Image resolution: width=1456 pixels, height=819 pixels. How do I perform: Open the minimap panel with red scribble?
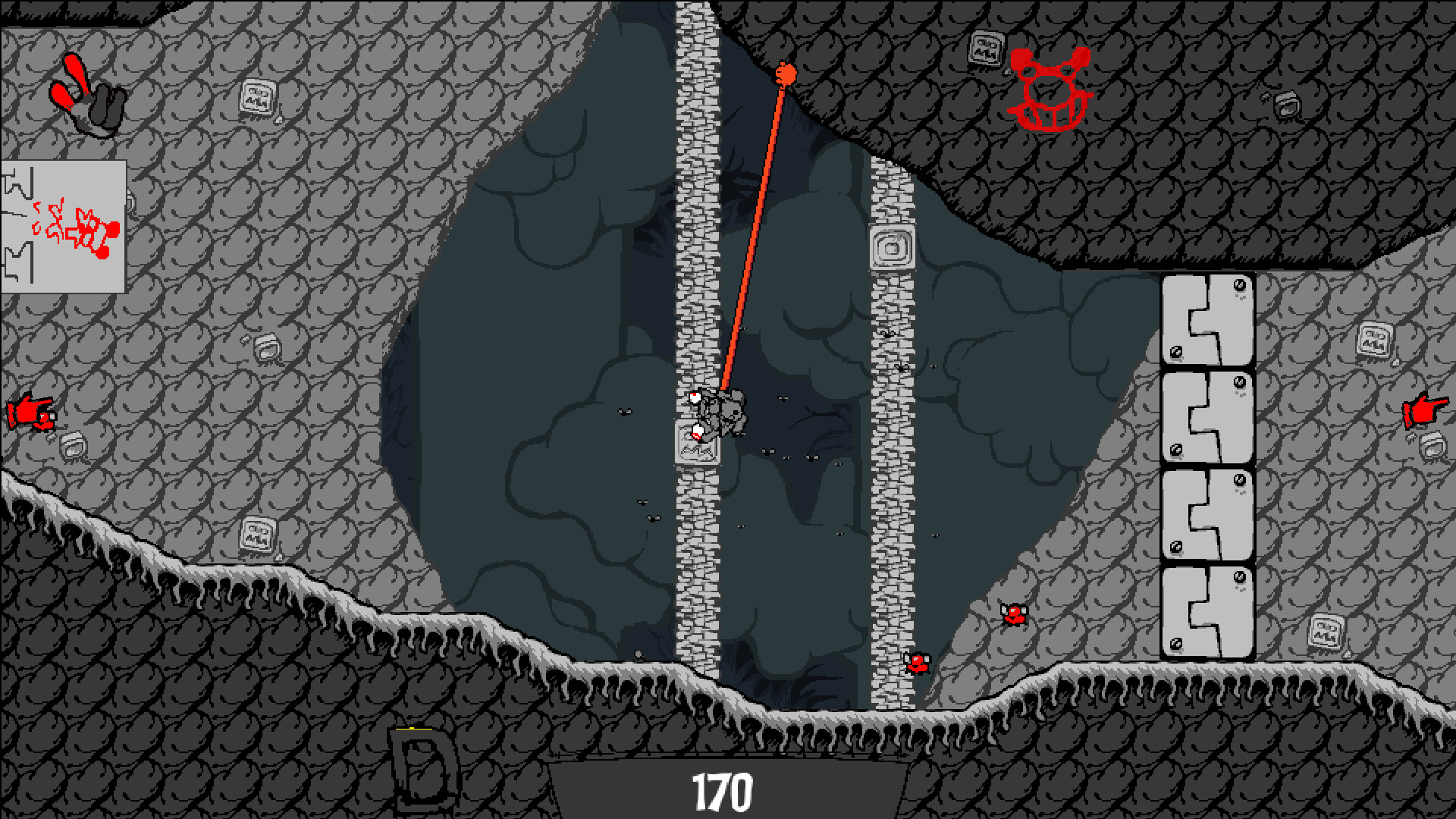tap(64, 226)
